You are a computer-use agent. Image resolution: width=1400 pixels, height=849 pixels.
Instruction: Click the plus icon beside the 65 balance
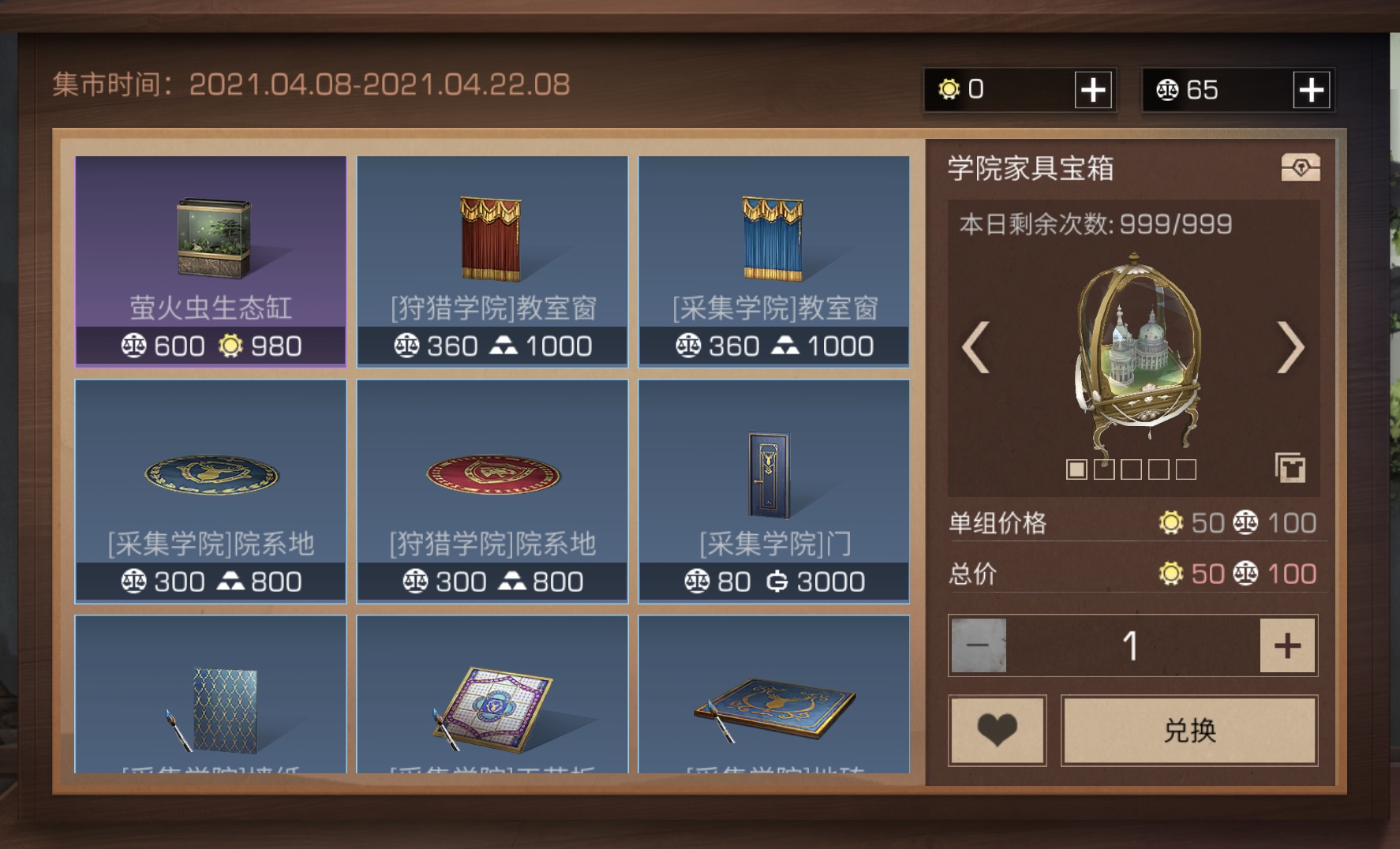pos(1312,89)
